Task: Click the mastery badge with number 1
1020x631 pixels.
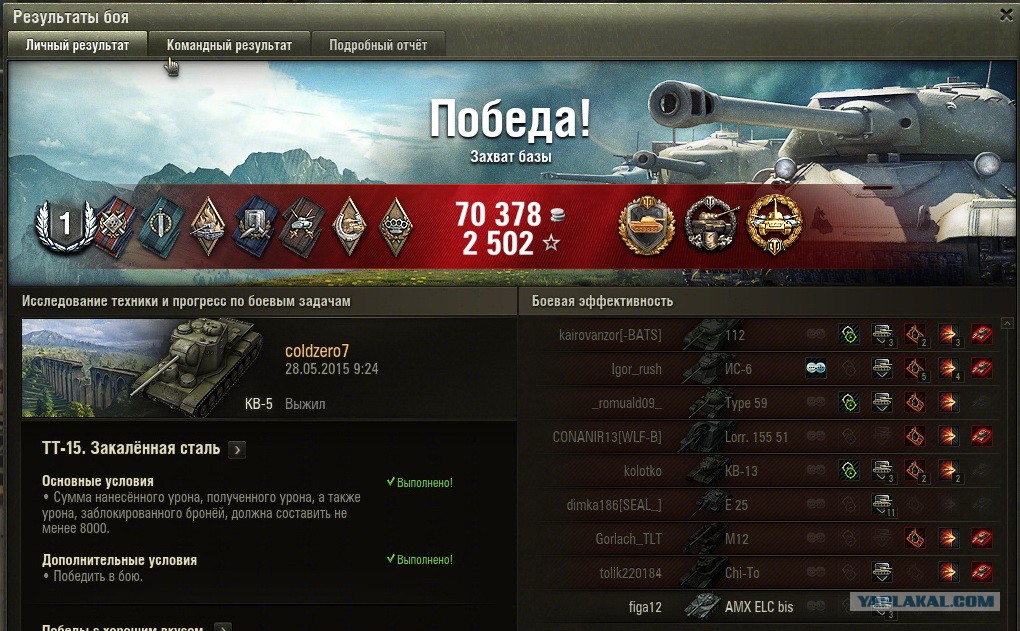Action: (x=65, y=226)
